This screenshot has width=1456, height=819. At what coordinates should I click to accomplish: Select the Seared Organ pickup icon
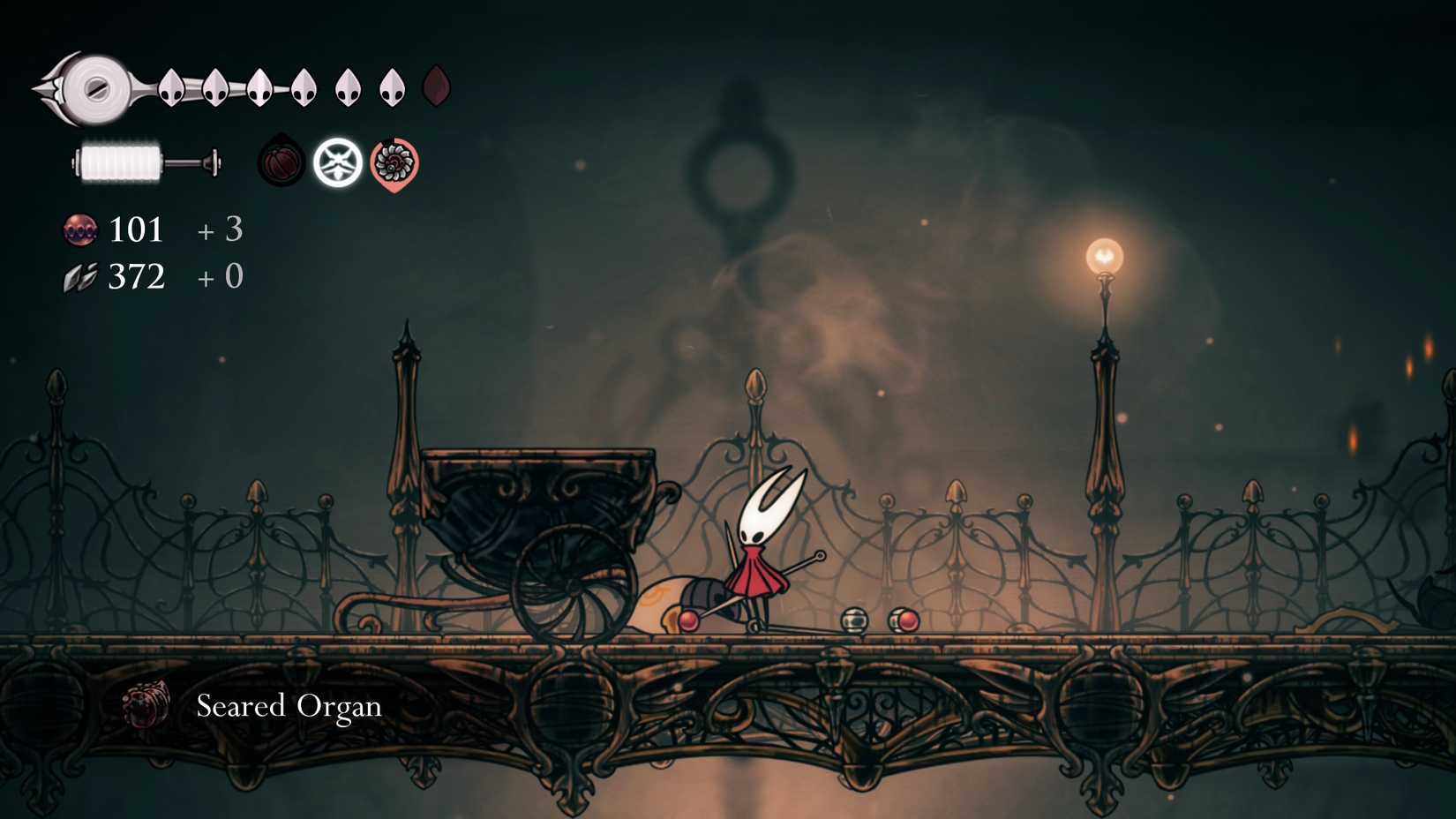click(x=147, y=705)
